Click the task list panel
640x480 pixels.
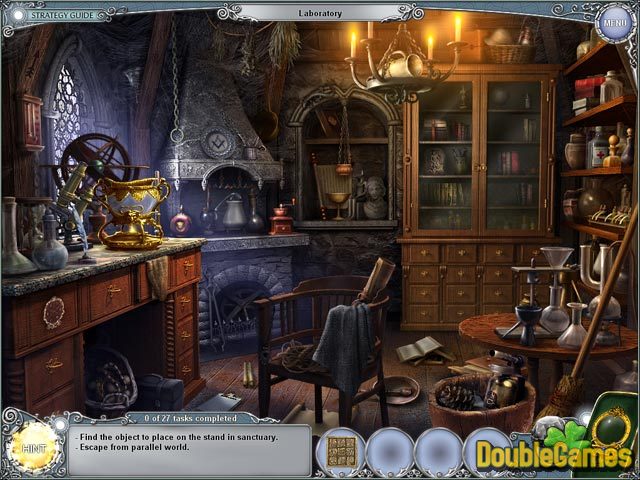[190, 446]
